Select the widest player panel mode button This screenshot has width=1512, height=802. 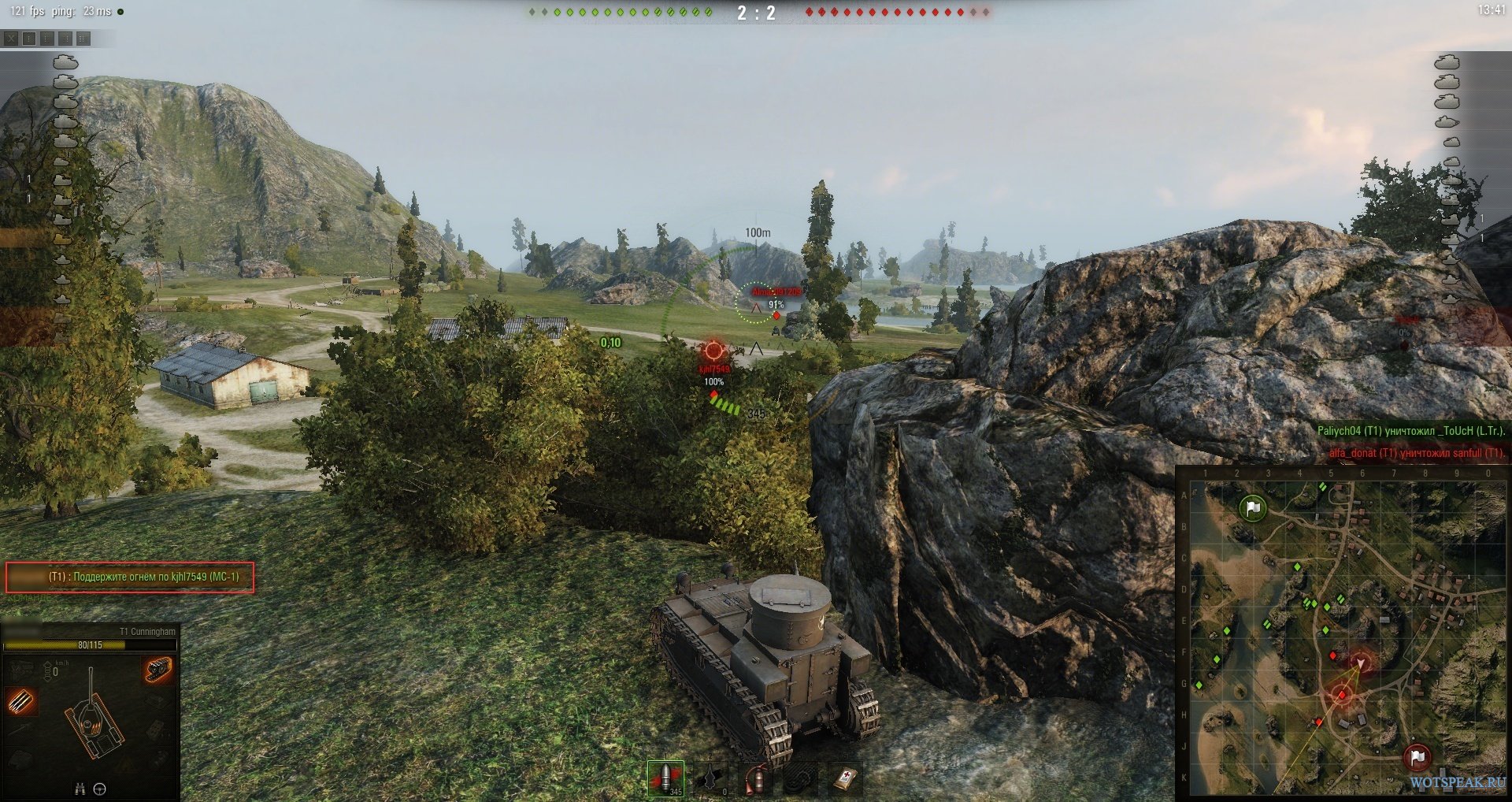click(83, 38)
